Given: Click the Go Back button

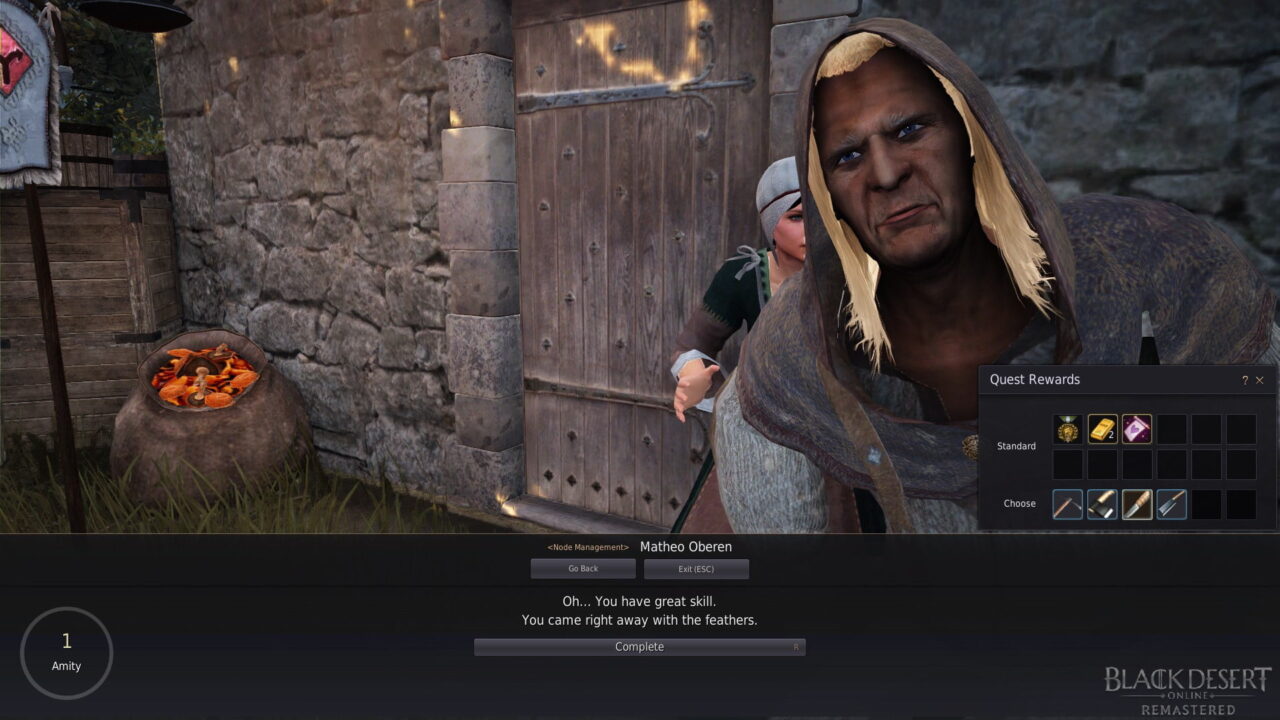Looking at the screenshot, I should tap(583, 568).
